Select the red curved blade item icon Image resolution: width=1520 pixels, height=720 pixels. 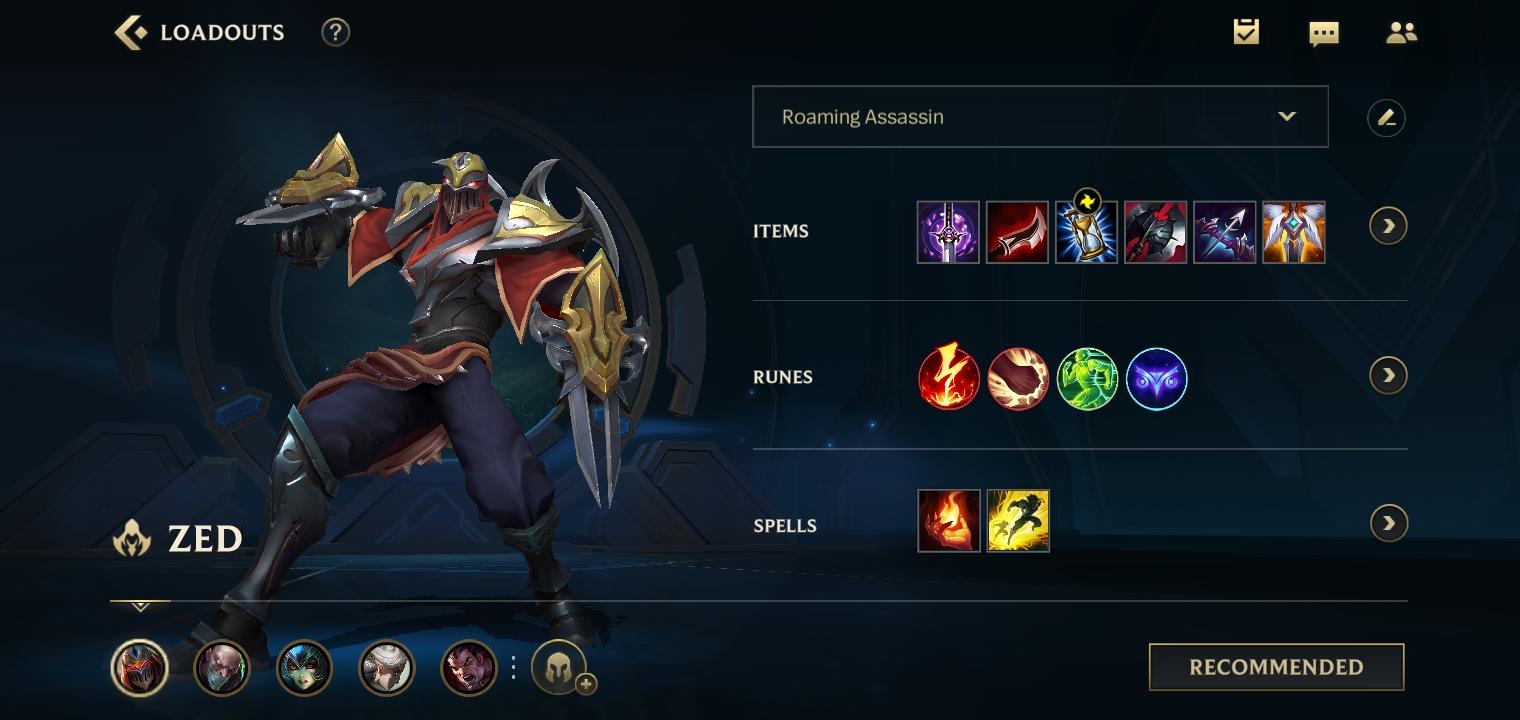(x=1017, y=232)
